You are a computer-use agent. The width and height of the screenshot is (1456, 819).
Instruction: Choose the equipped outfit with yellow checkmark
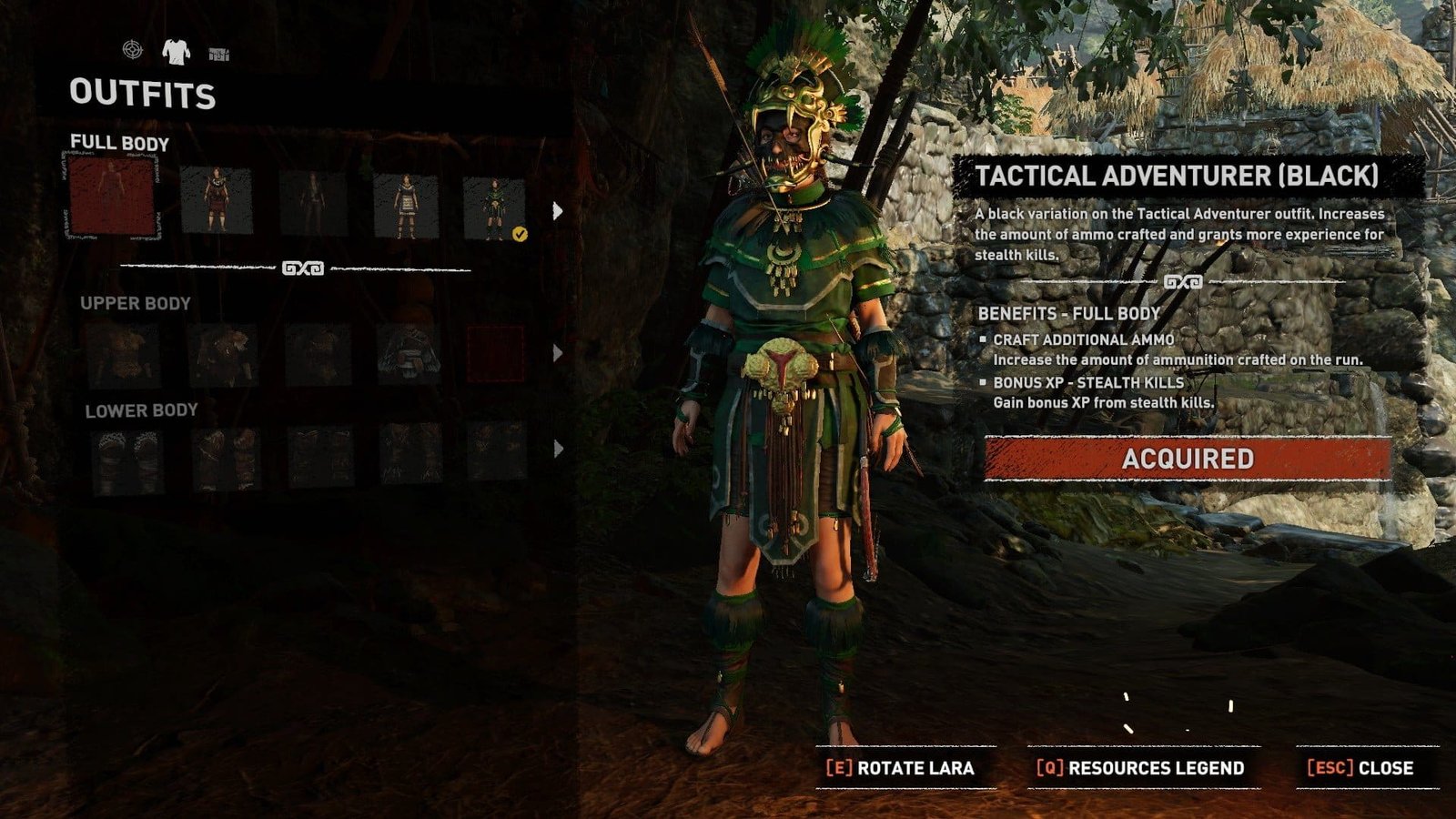coord(493,207)
